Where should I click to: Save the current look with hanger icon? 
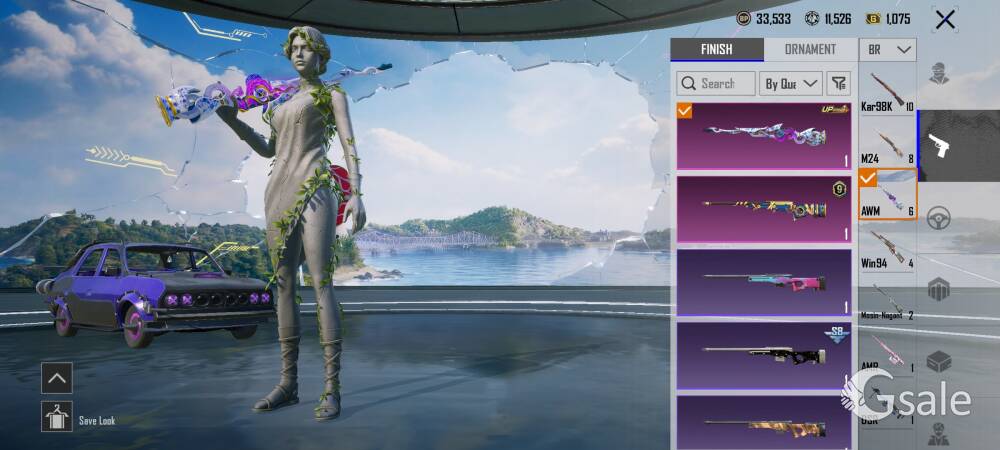pyautogui.click(x=57, y=416)
